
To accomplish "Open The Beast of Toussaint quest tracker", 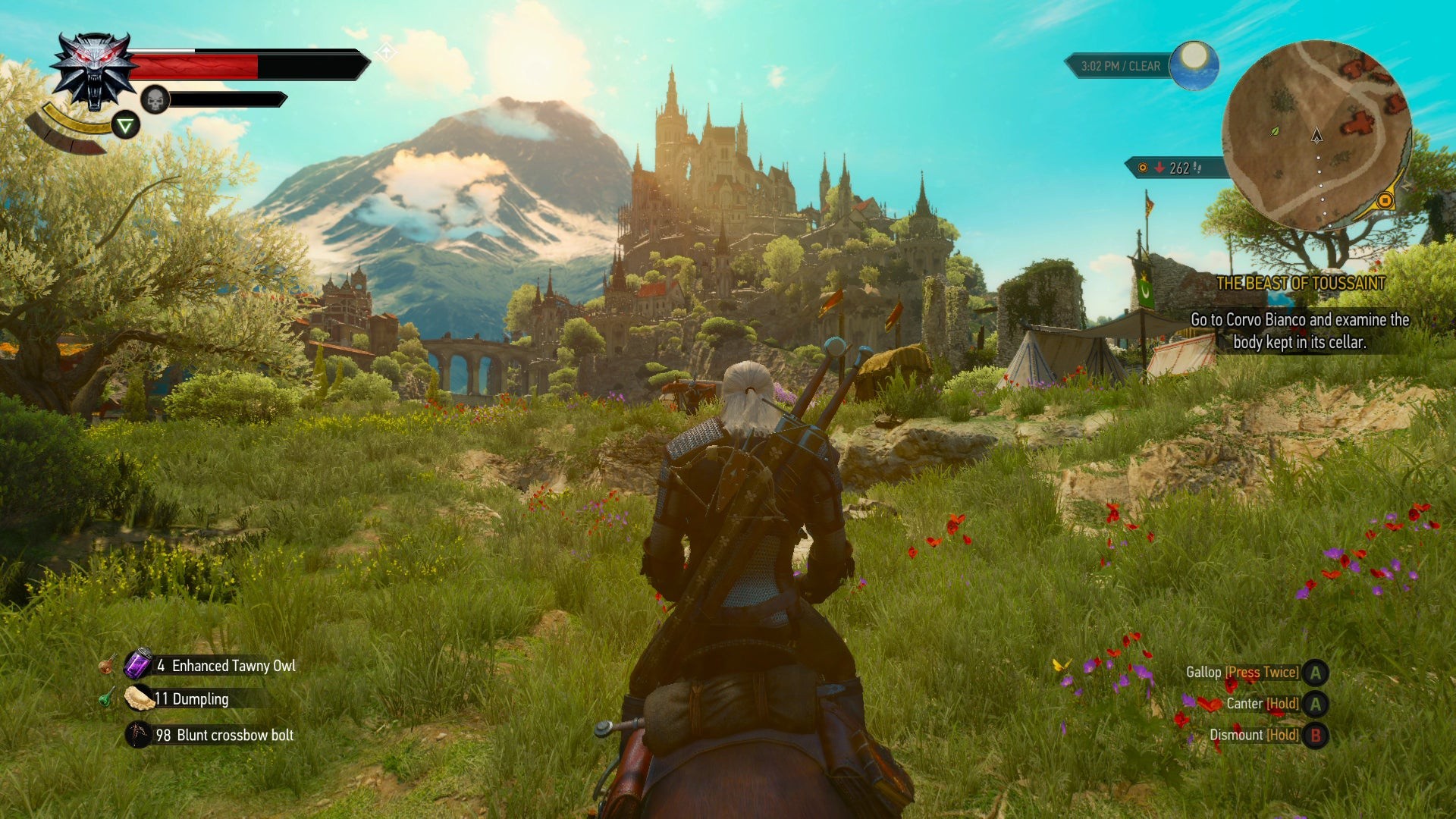I will click(1301, 284).
